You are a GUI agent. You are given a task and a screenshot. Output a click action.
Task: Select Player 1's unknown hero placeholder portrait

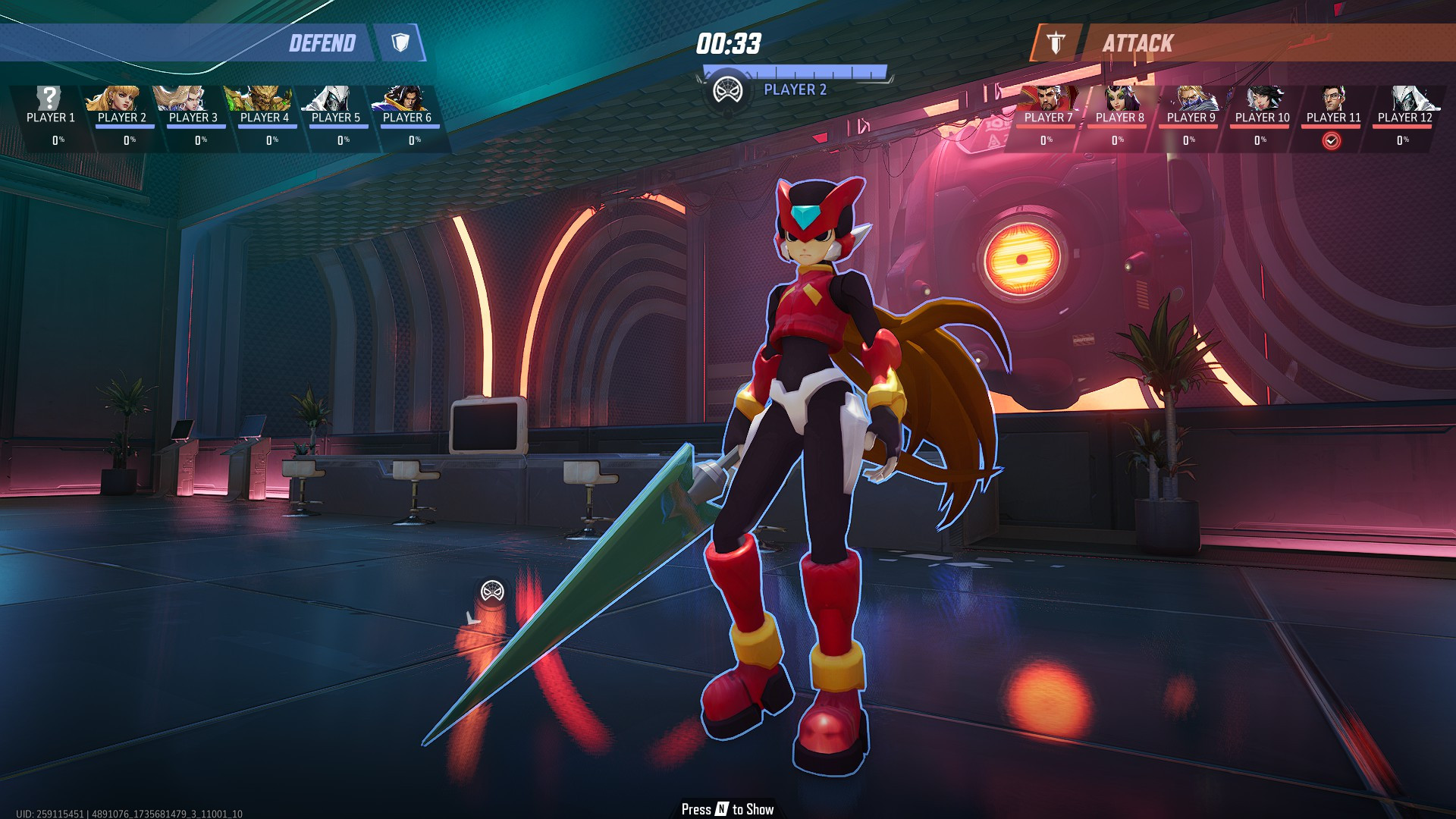(47, 97)
